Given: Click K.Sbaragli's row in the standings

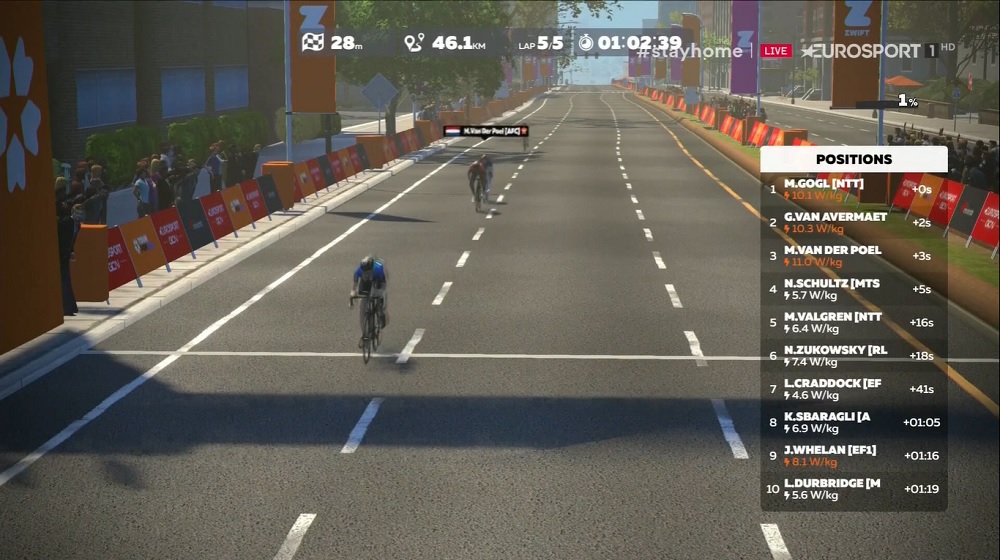Looking at the screenshot, I should [853, 423].
